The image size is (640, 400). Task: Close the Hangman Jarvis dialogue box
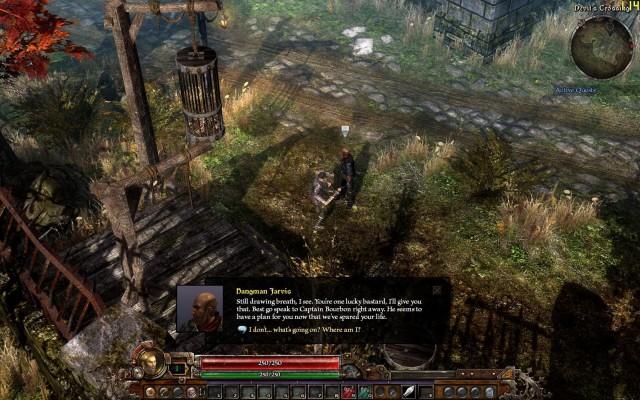pos(437,289)
